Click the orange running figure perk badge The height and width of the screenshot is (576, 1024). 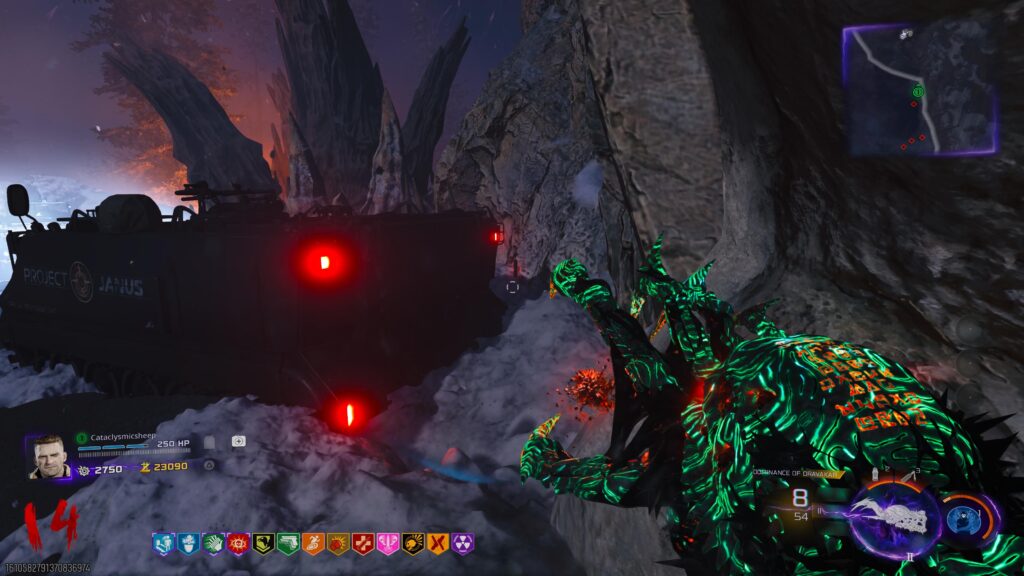[x=312, y=544]
